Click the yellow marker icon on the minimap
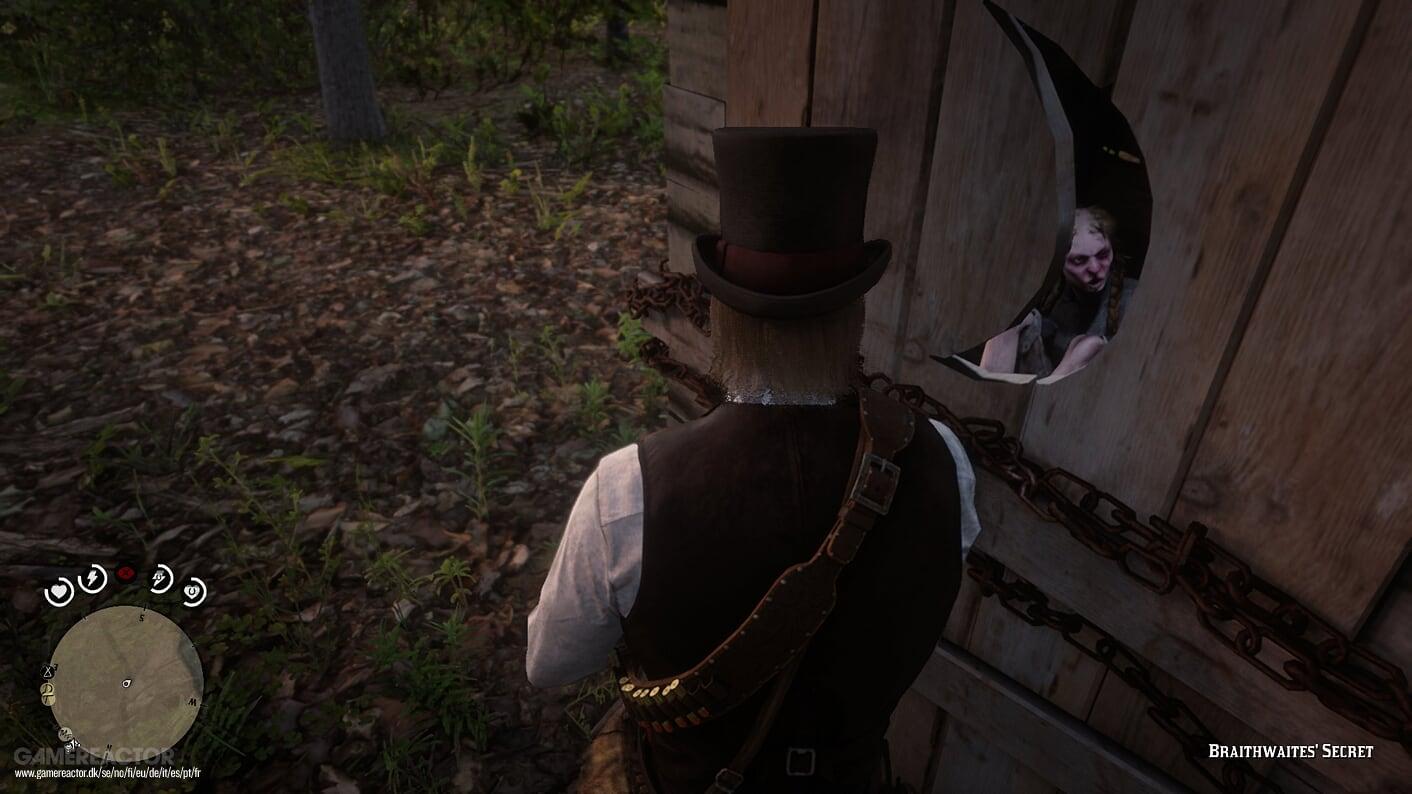Viewport: 1412px width, 794px height. tap(48, 692)
